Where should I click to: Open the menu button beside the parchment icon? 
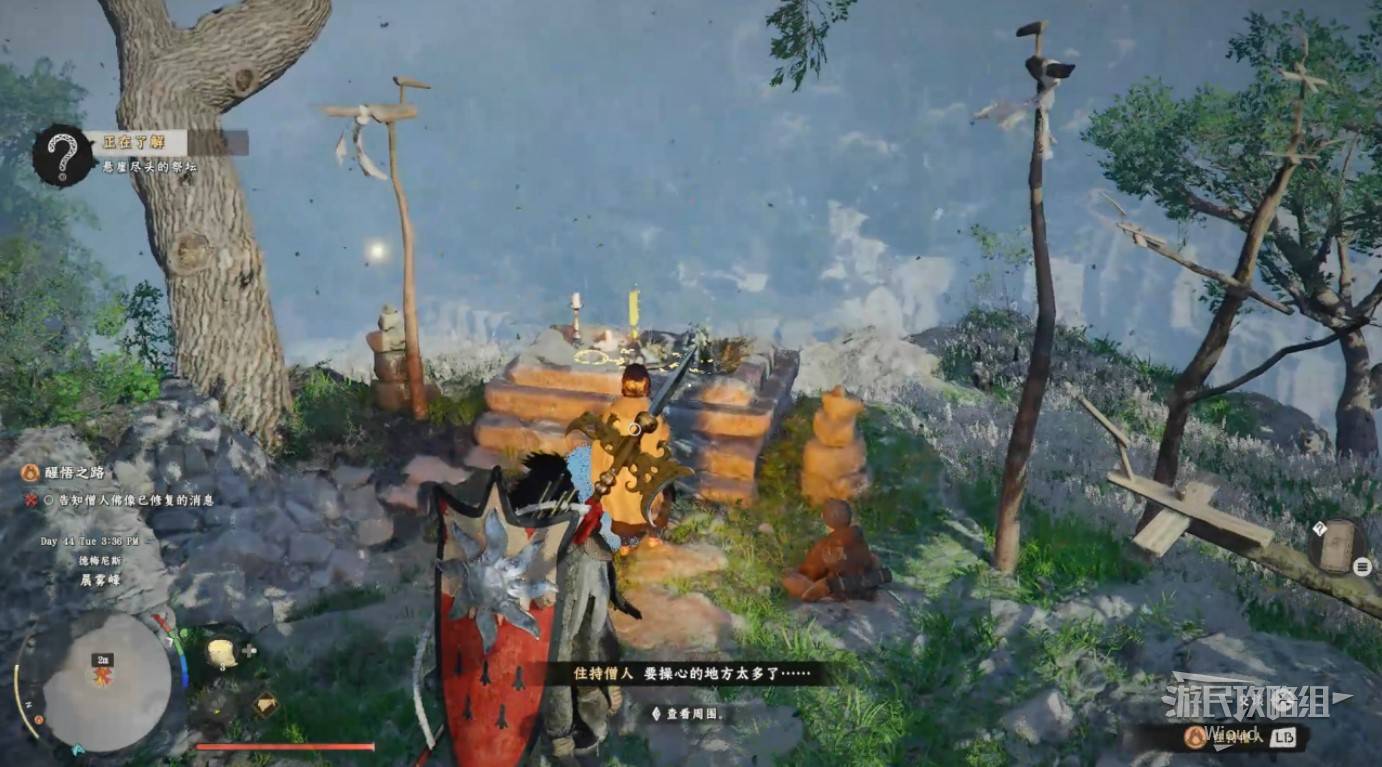point(1362,566)
